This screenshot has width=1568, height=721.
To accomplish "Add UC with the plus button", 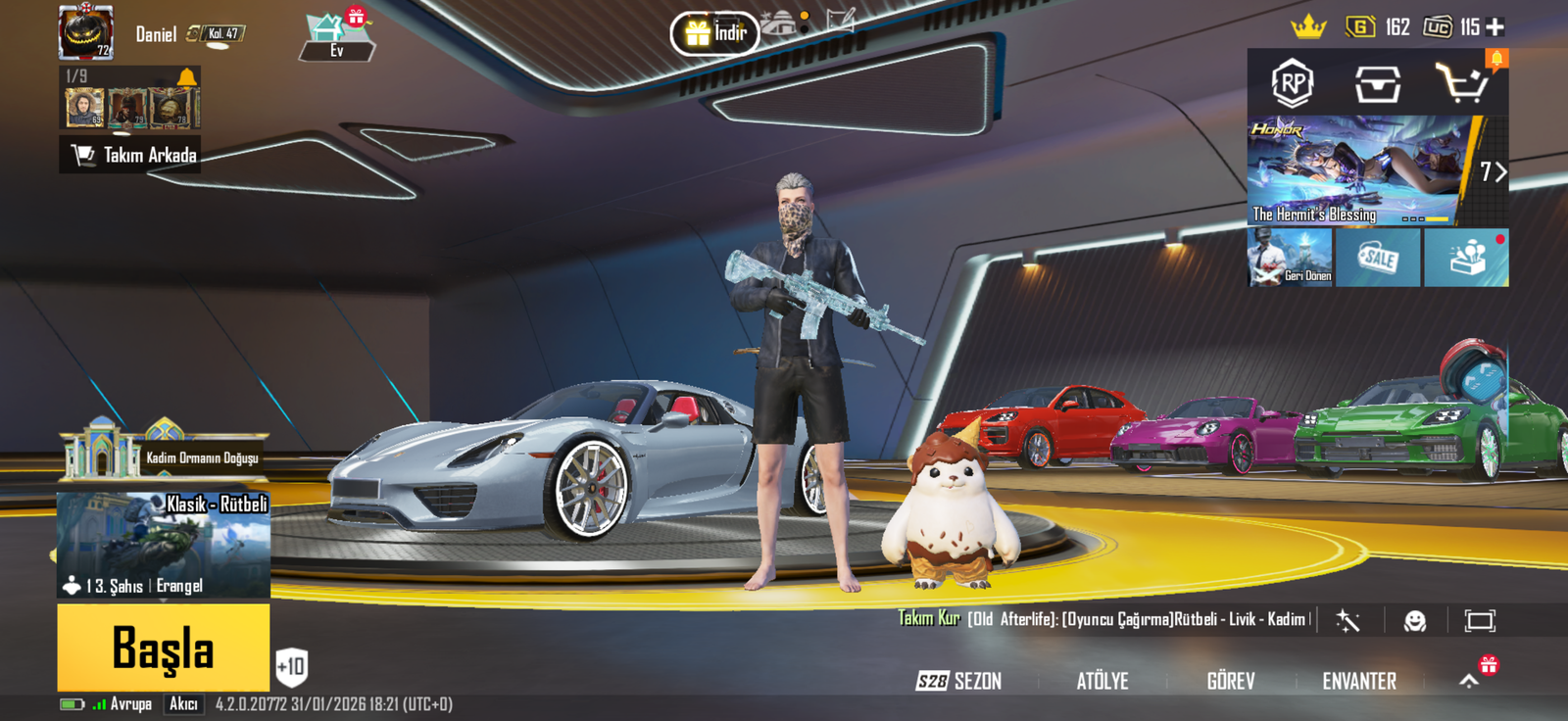I will [x=1495, y=26].
